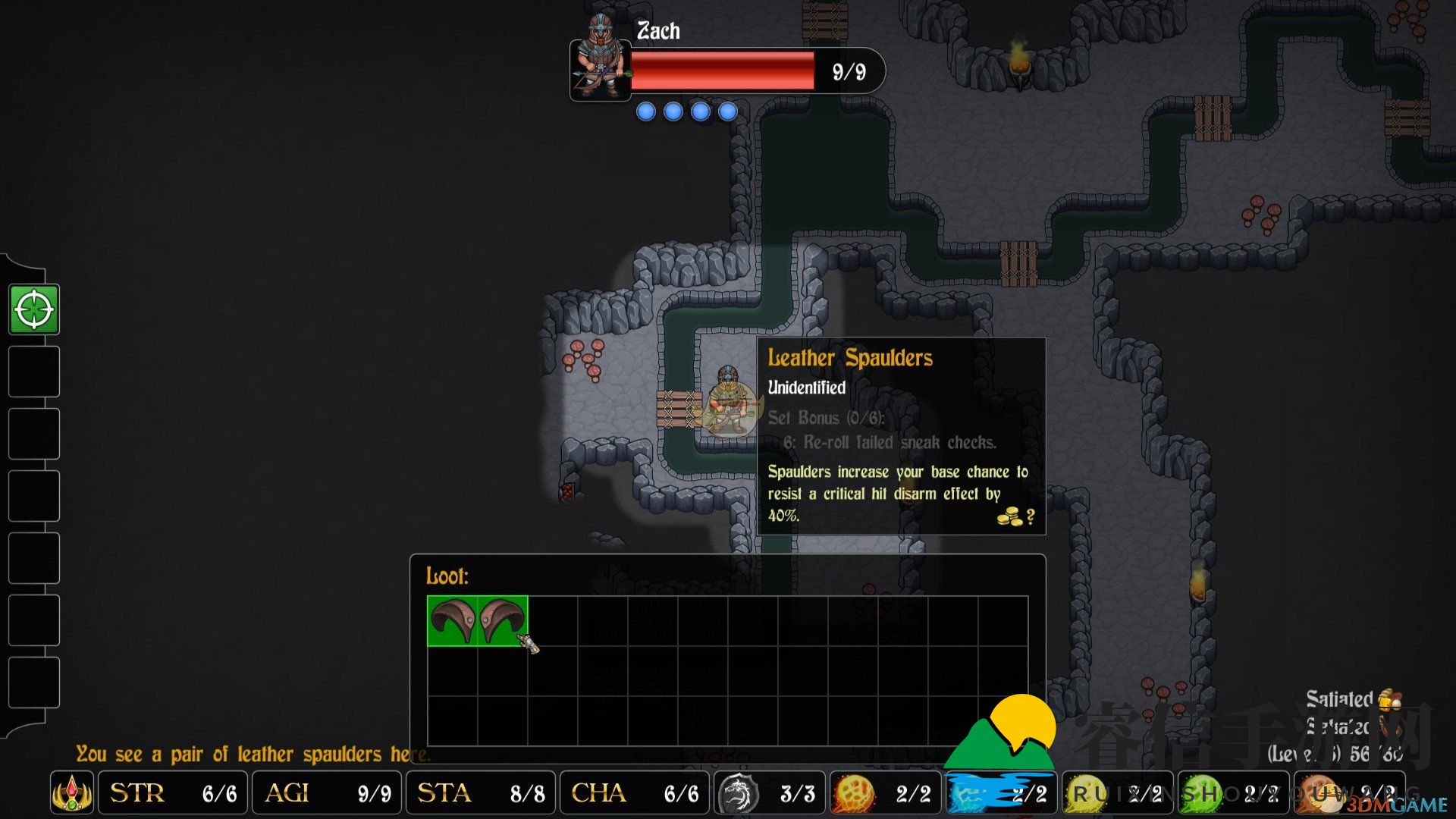Select Zach's character portrait
Viewport: 1456px width, 819px height.
click(600, 62)
